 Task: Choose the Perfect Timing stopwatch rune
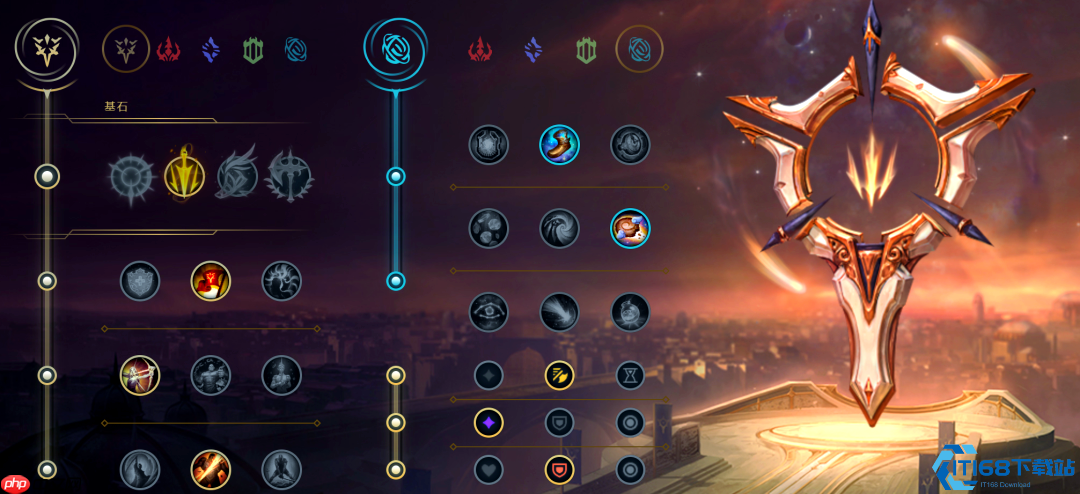631,144
